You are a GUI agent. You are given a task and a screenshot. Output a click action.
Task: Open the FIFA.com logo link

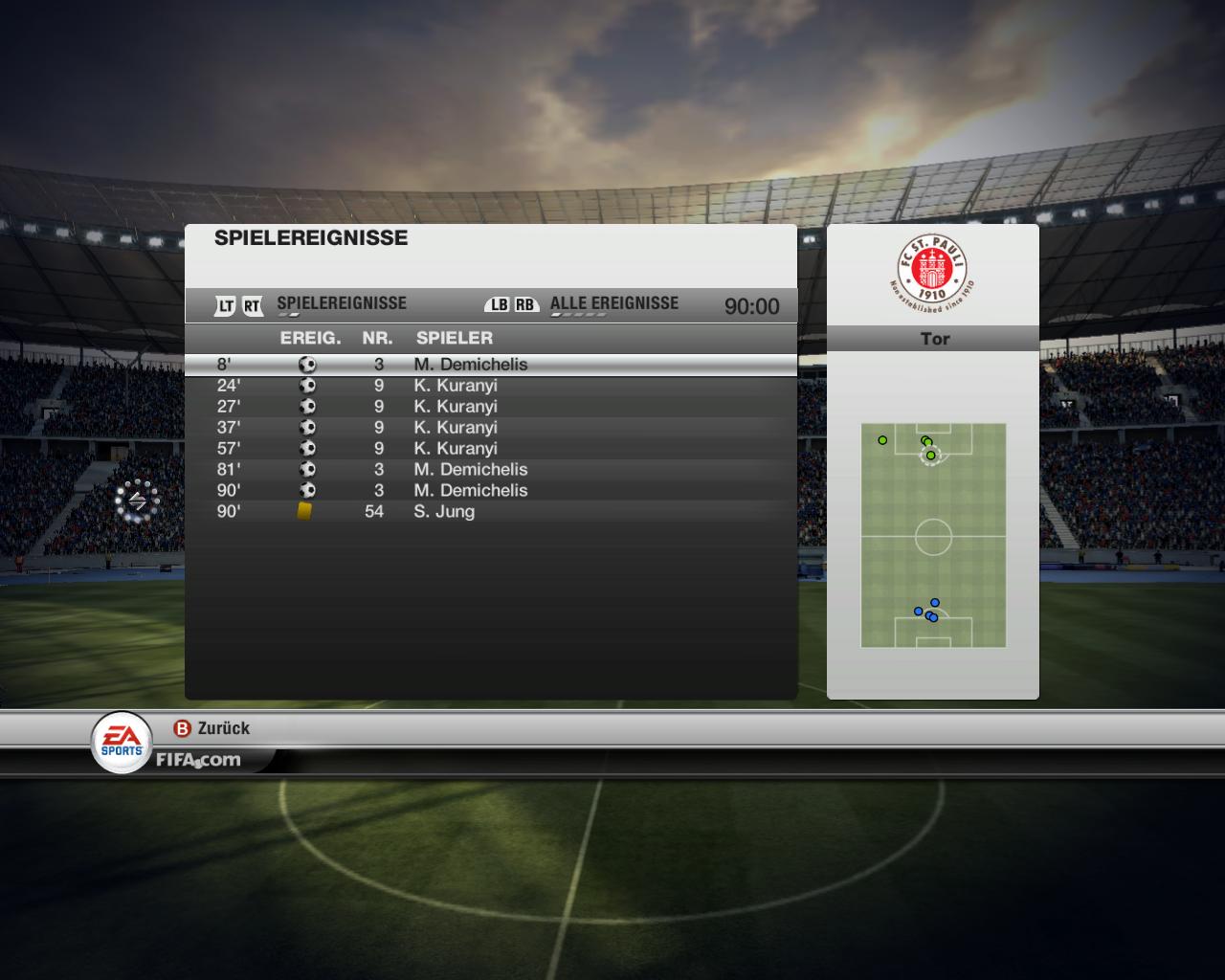tap(198, 761)
